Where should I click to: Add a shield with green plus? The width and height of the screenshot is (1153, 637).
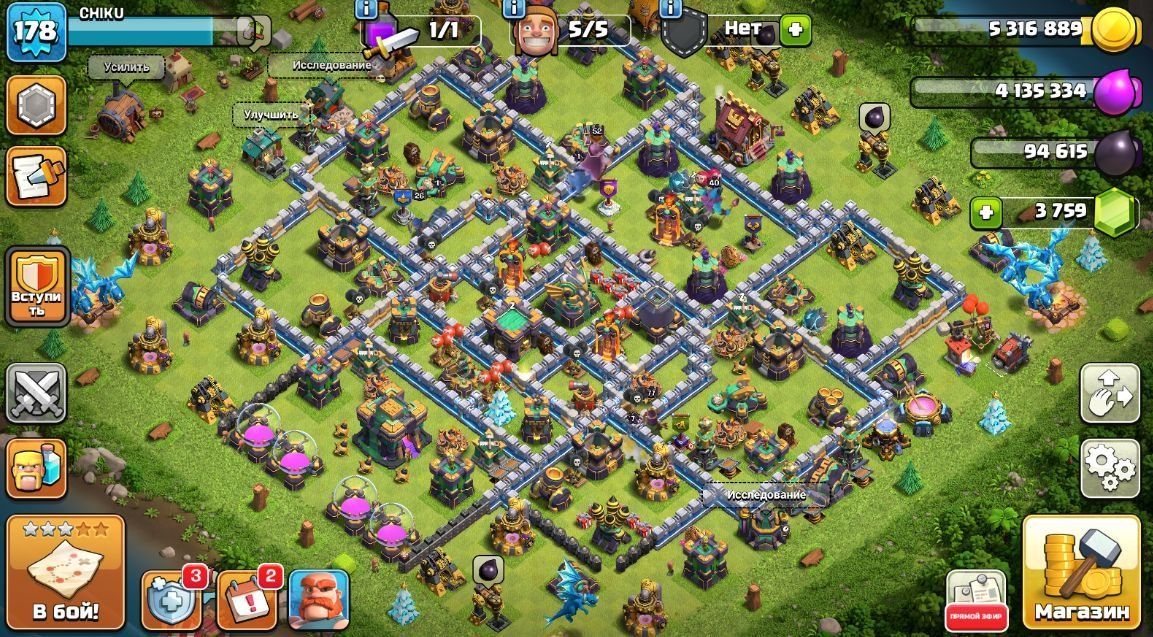(x=794, y=29)
